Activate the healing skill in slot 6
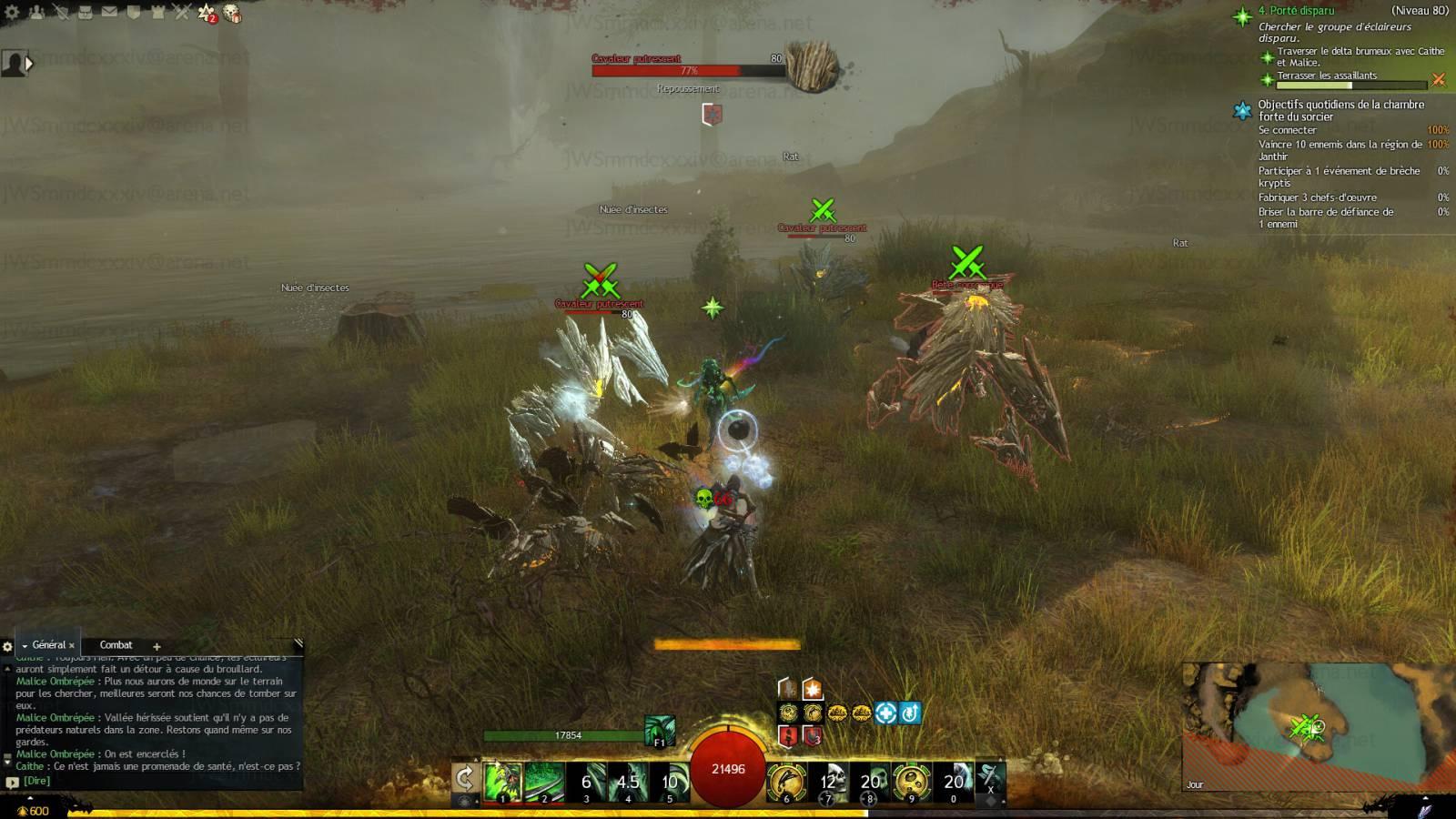 click(786, 782)
